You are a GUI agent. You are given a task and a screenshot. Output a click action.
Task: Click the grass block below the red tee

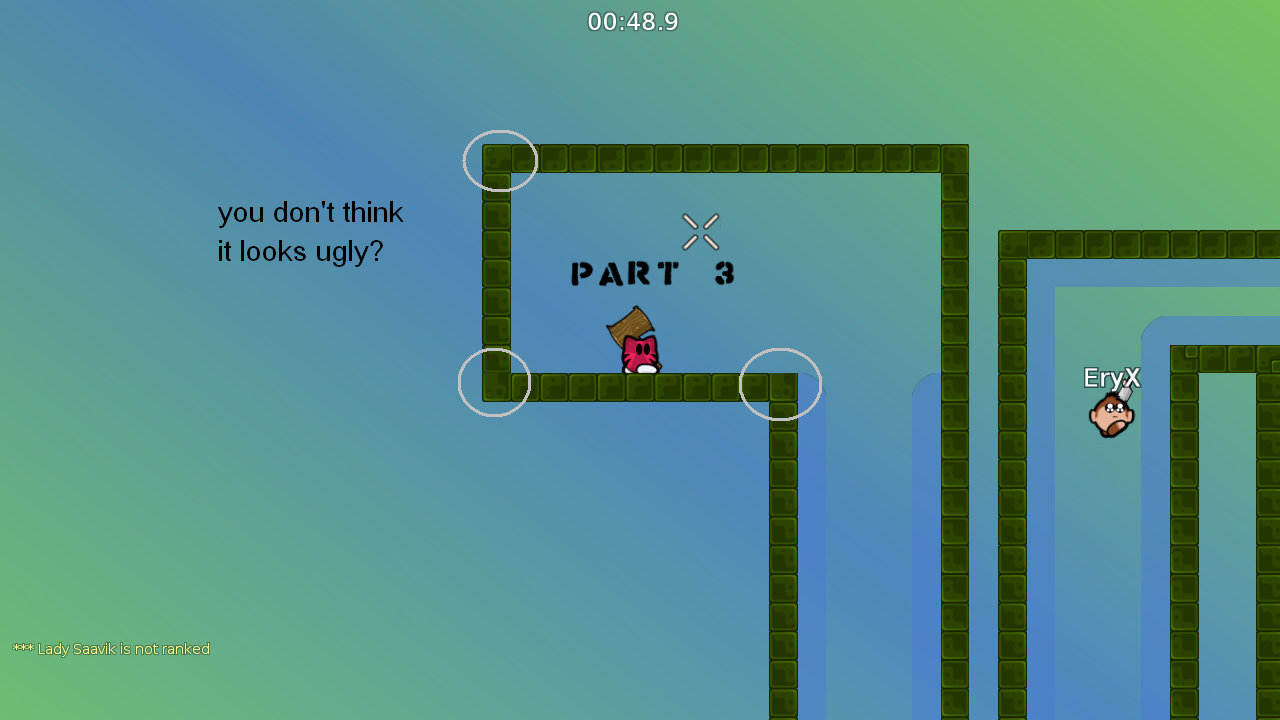pyautogui.click(x=640, y=385)
